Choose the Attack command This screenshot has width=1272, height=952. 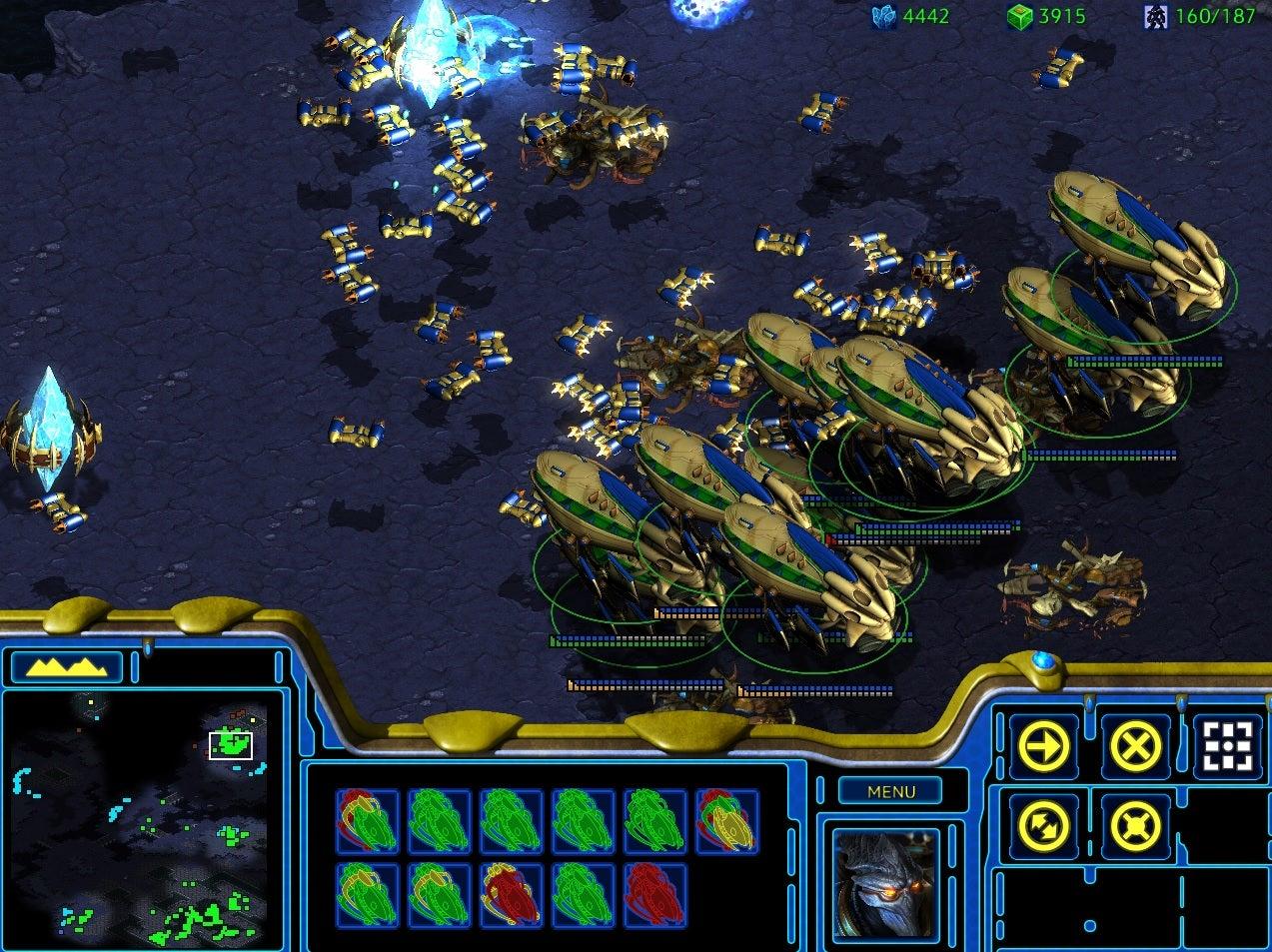(x=1228, y=746)
